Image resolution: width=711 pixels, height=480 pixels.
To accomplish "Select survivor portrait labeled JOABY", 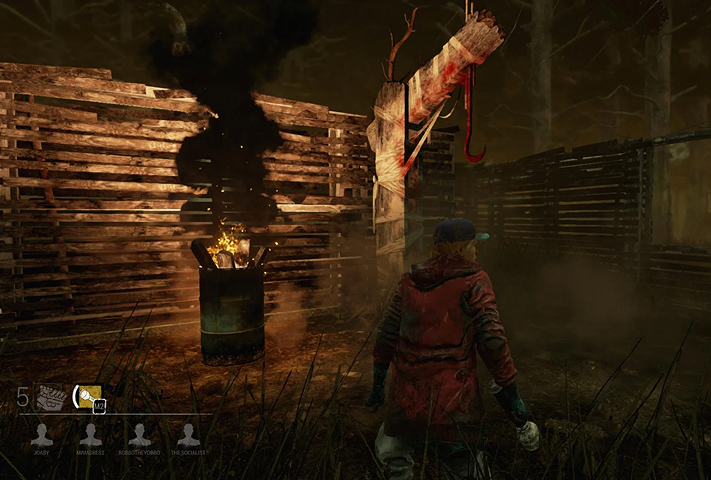I will click(42, 434).
